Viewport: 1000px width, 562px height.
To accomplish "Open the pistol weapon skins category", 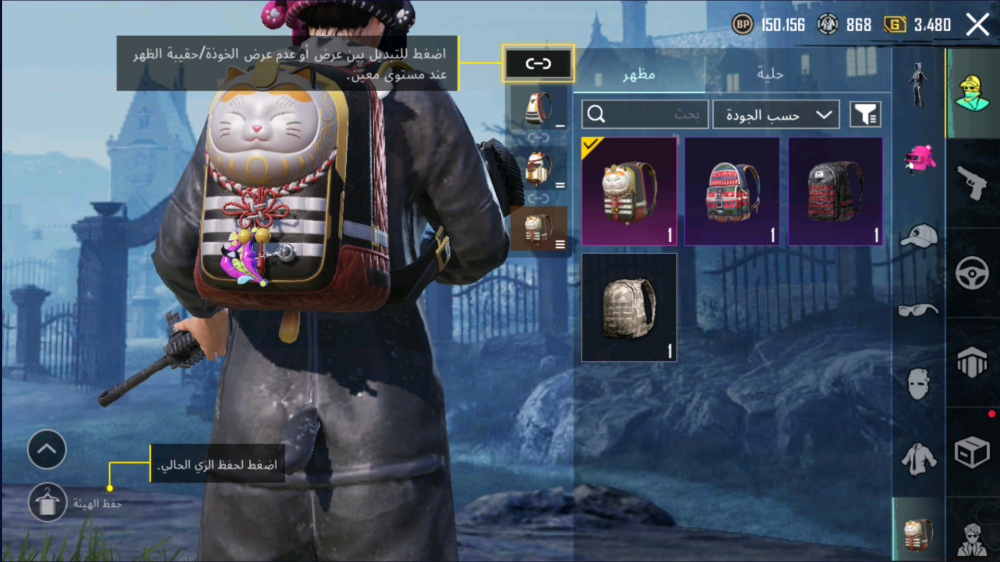I will [x=971, y=183].
